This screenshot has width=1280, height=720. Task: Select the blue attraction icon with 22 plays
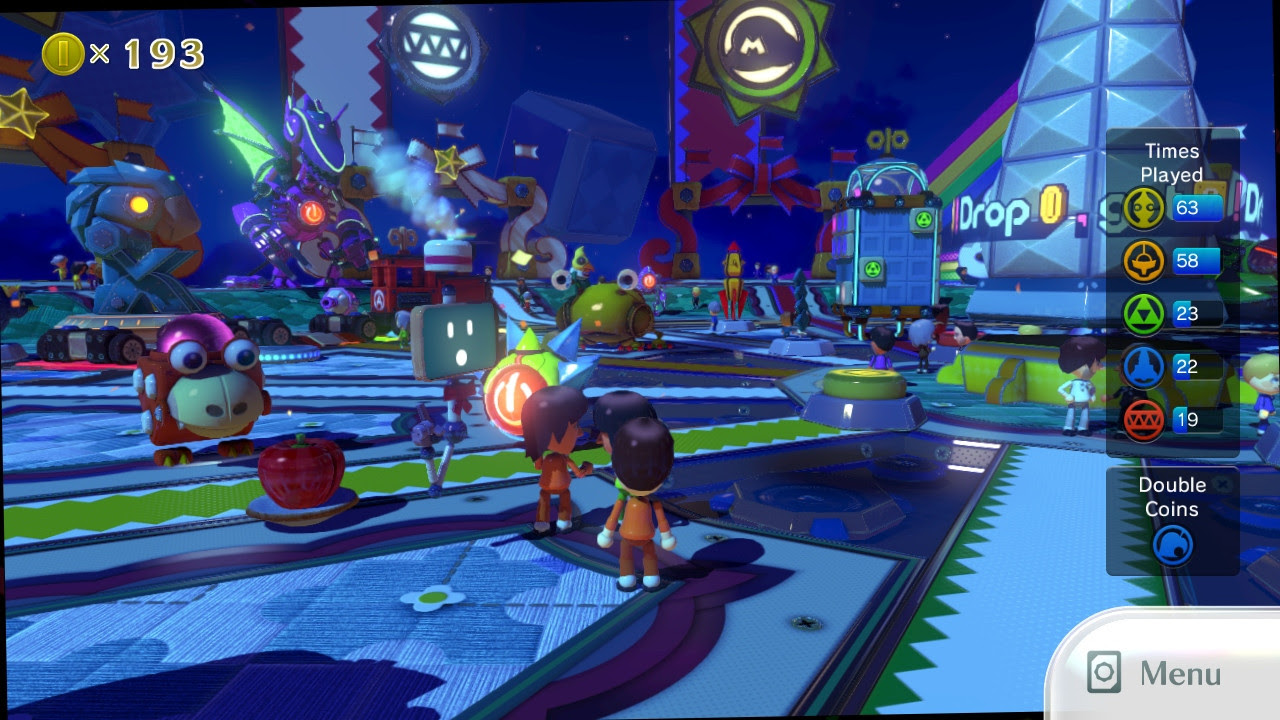click(x=1143, y=367)
